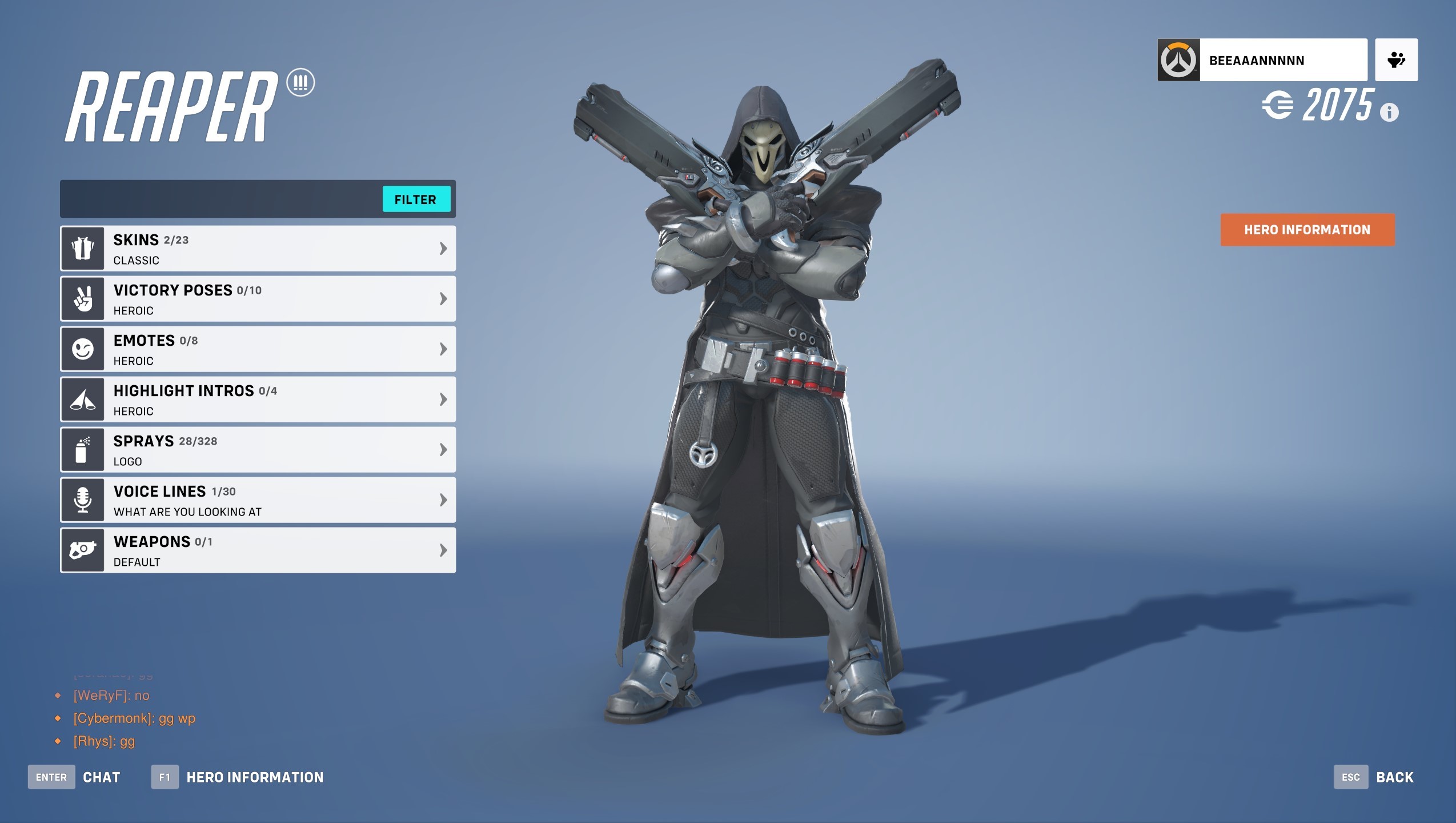Click the search field above Filter
This screenshot has height=823, width=1456.
pyautogui.click(x=217, y=199)
